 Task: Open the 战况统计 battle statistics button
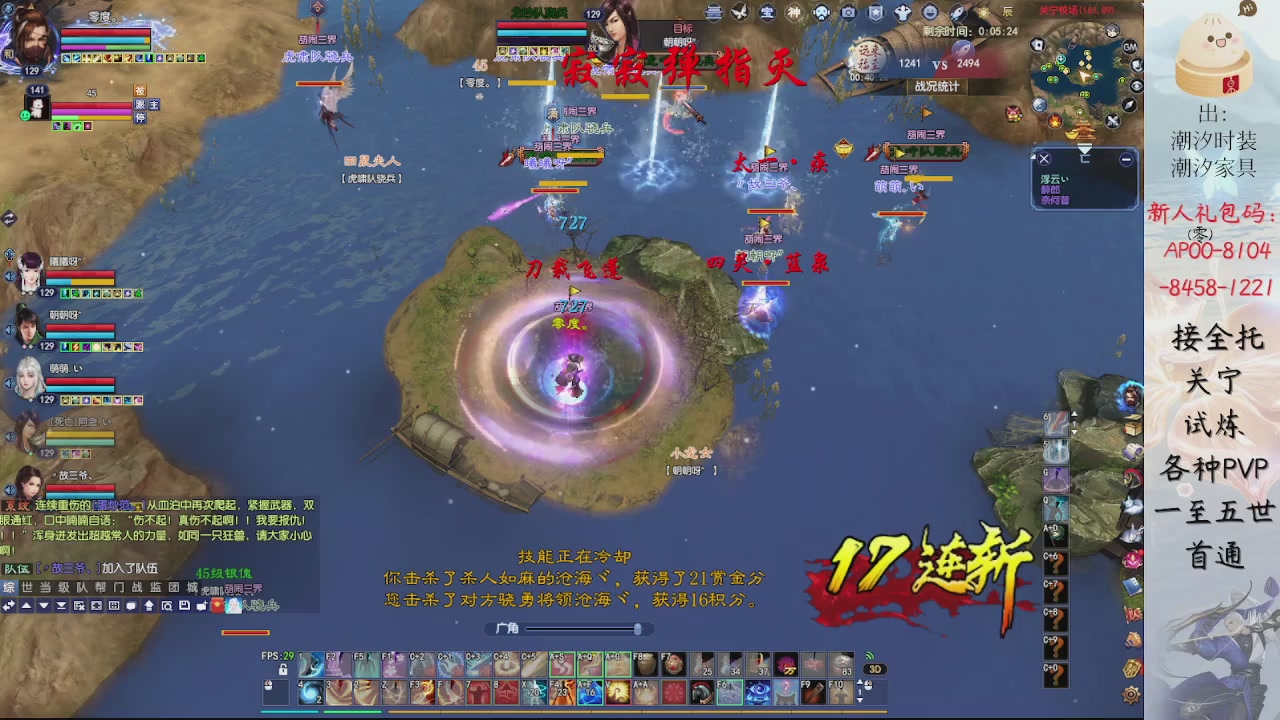(937, 85)
